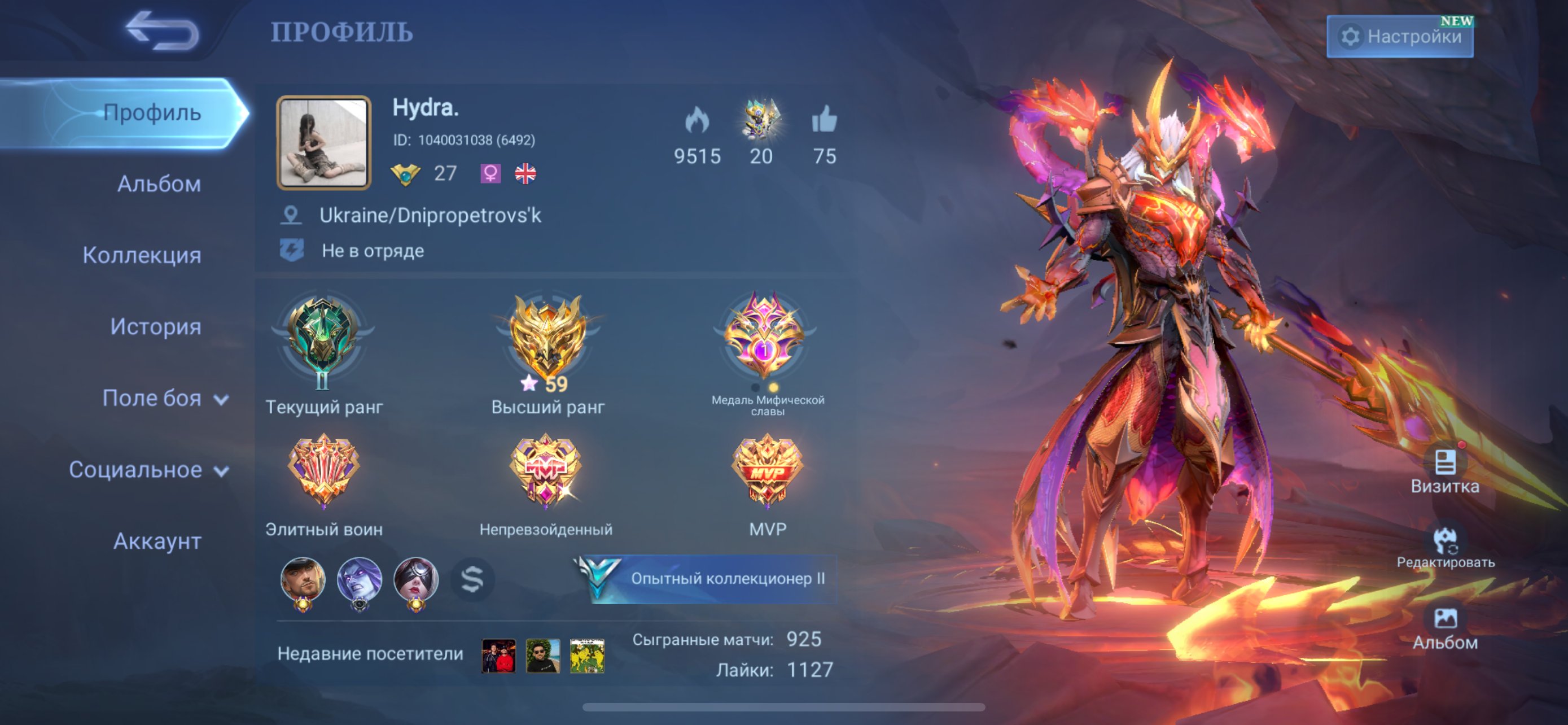Switch to the Альбом sidebar tab
Screen dimensions: 1568x725
[x=159, y=184]
